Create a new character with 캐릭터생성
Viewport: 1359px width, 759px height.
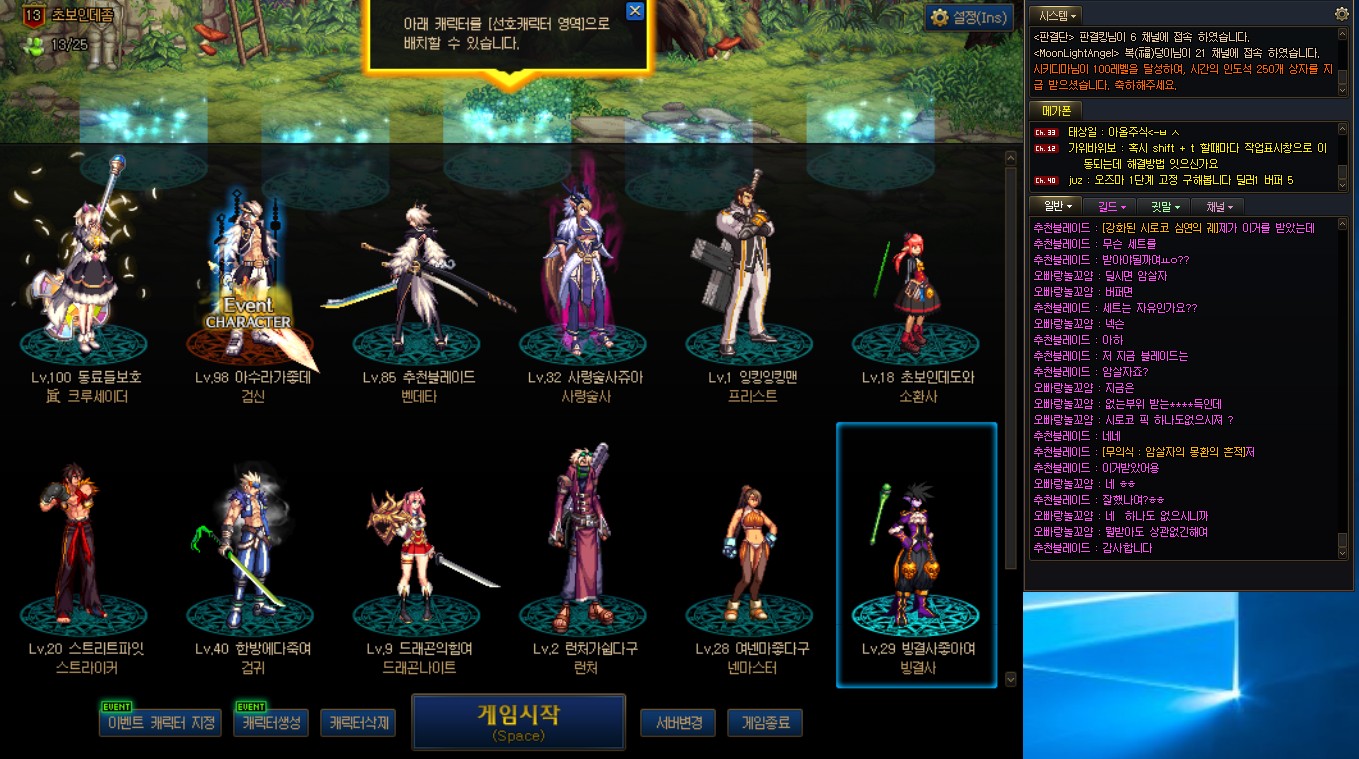[271, 723]
